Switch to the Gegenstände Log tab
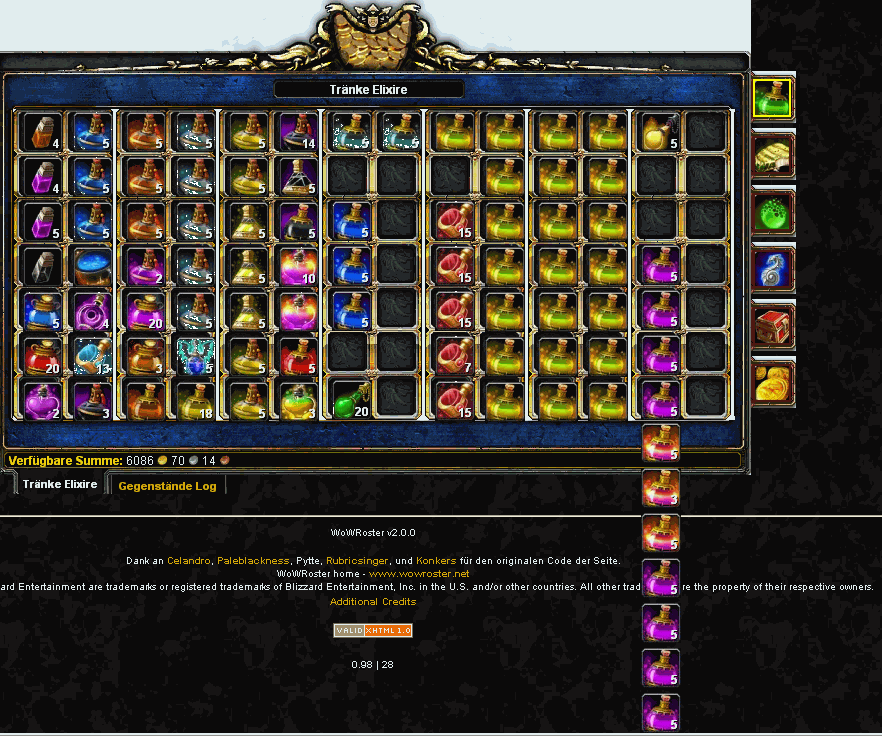Image resolution: width=882 pixels, height=736 pixels. (x=167, y=486)
